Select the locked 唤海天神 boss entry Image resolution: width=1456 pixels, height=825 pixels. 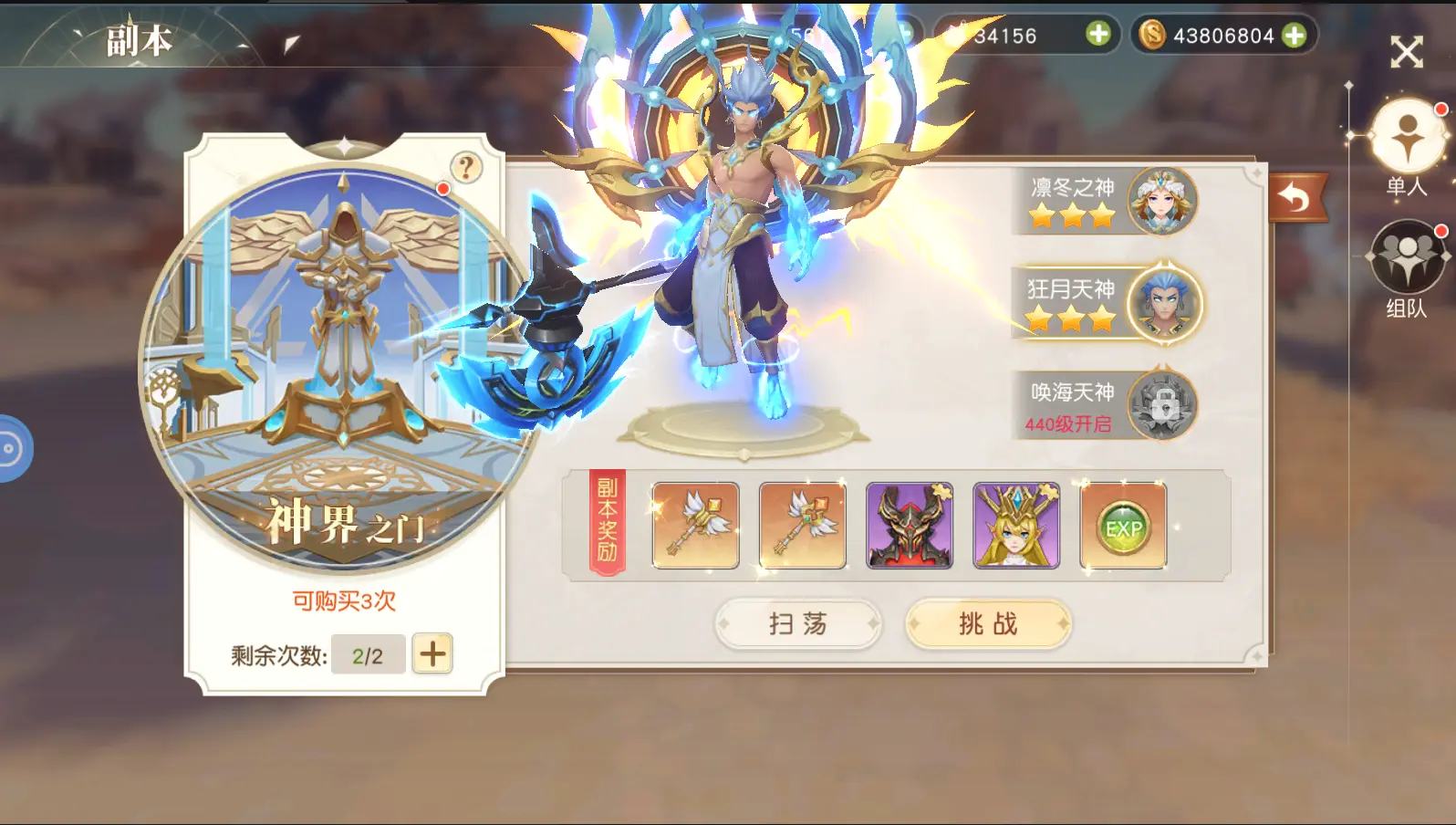tap(1107, 406)
